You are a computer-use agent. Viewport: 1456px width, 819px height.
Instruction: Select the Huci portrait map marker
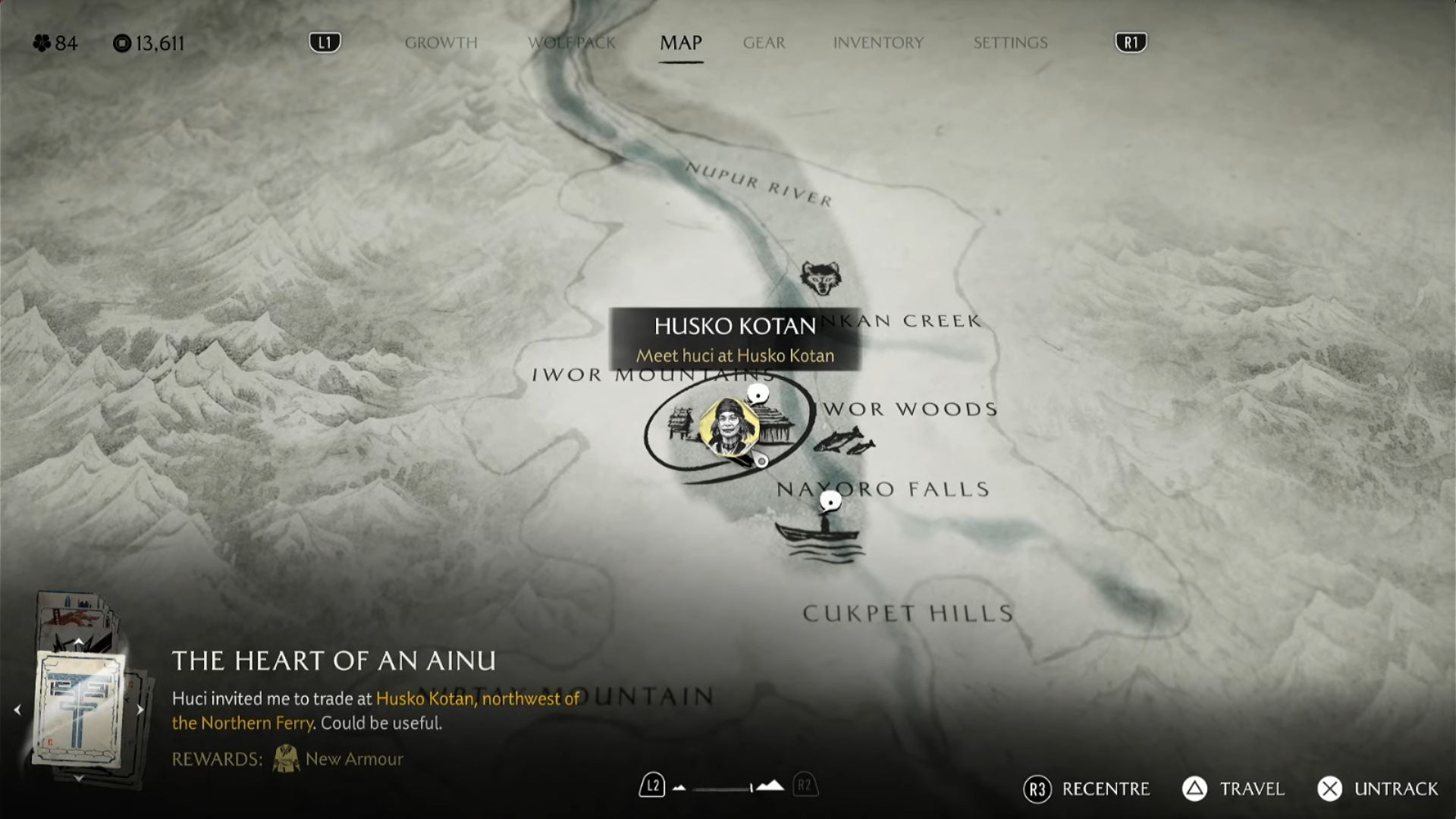click(x=729, y=428)
